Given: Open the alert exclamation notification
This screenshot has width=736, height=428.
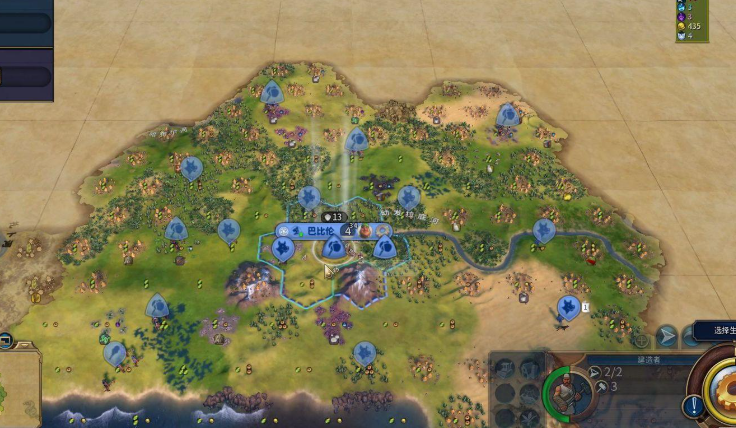Looking at the screenshot, I should coord(693,406).
